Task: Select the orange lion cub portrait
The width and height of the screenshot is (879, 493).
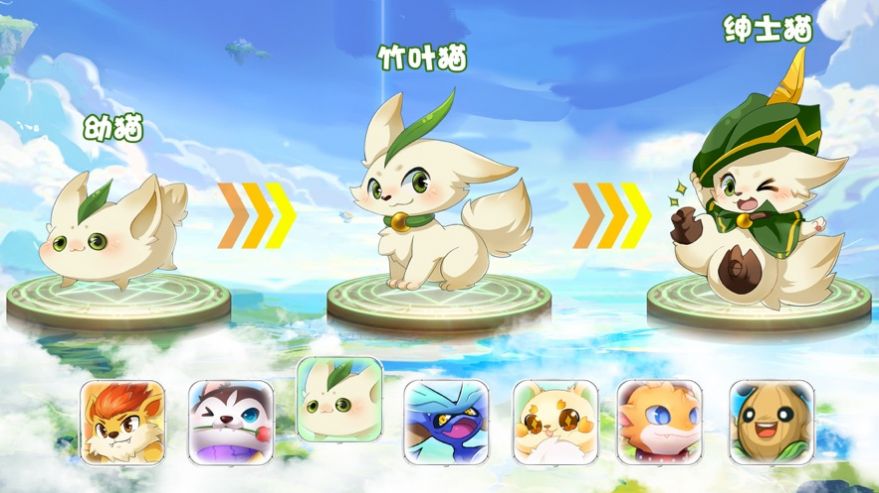Action: 123,422
